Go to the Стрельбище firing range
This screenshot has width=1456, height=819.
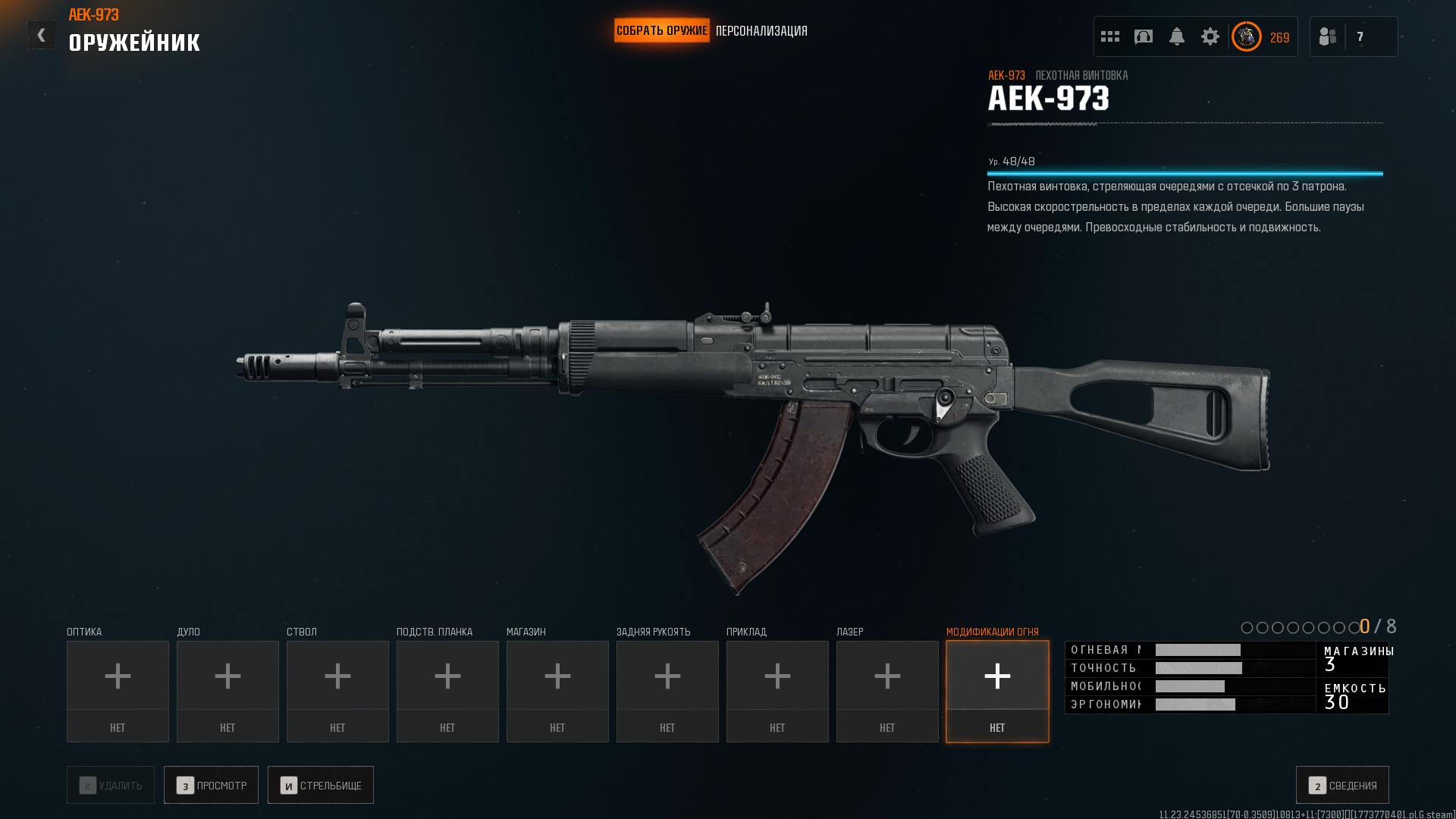tap(321, 785)
